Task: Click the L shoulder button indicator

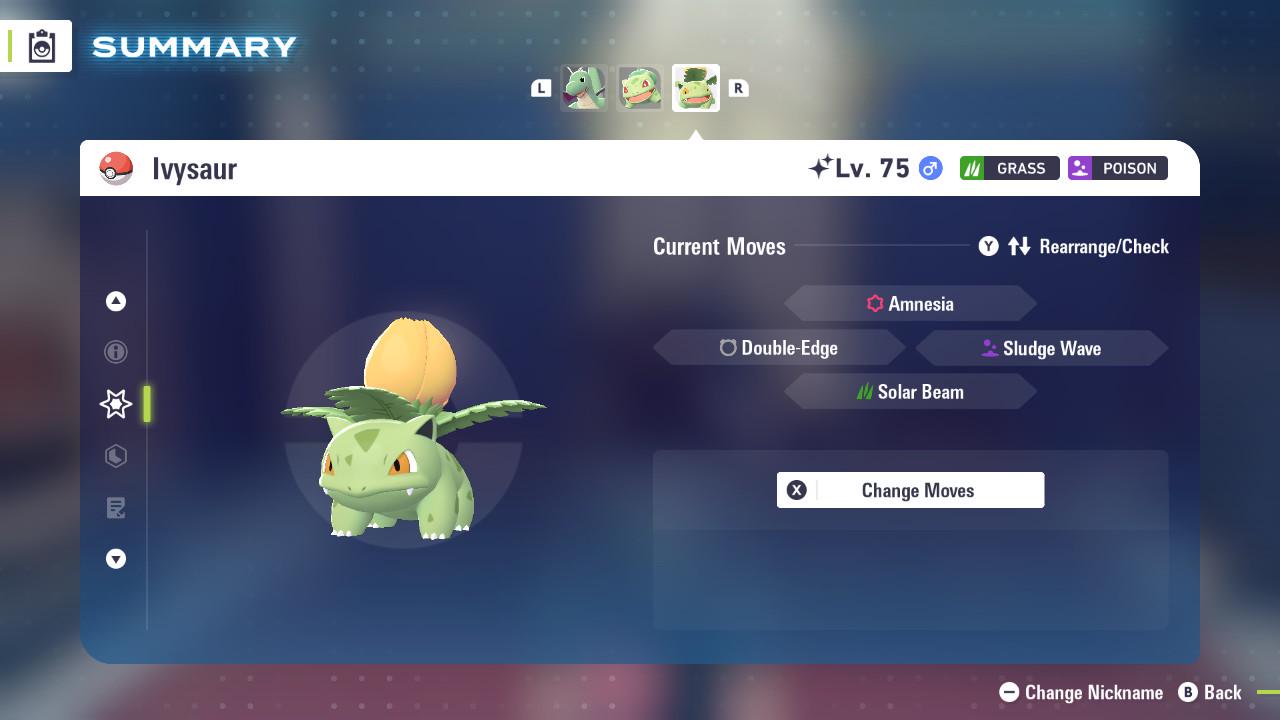Action: [541, 88]
